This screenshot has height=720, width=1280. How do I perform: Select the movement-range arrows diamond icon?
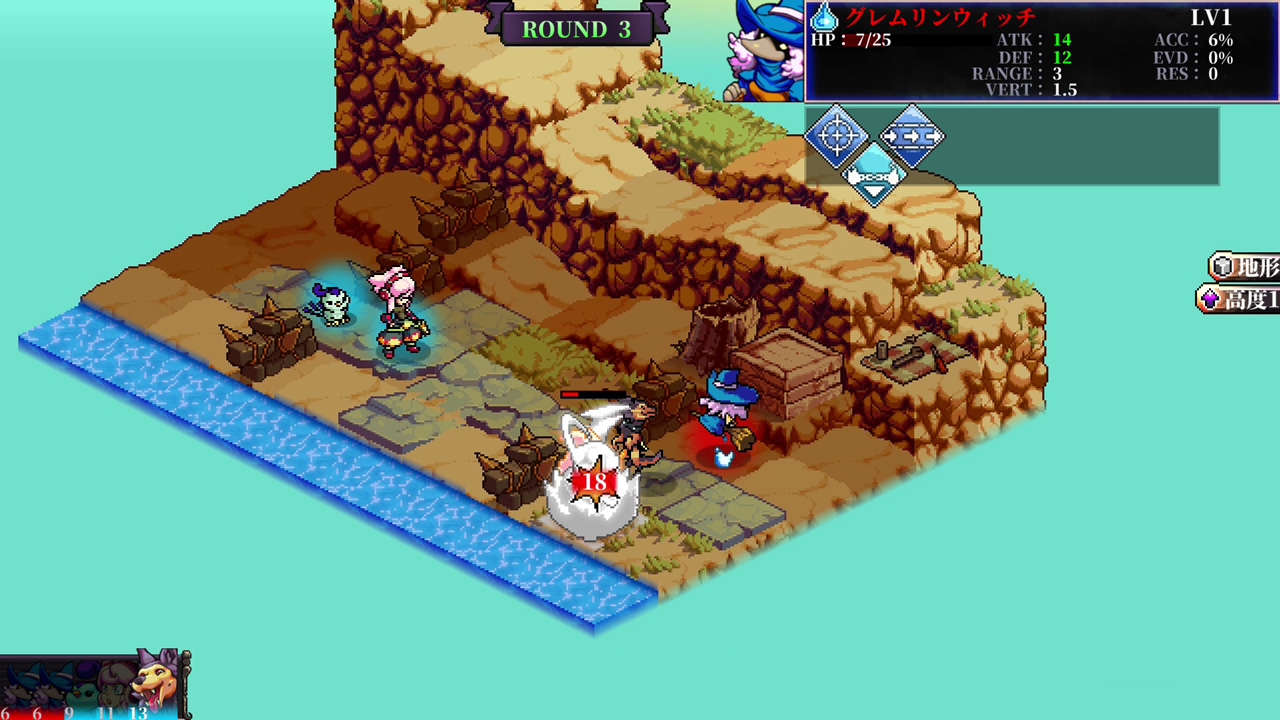(913, 136)
